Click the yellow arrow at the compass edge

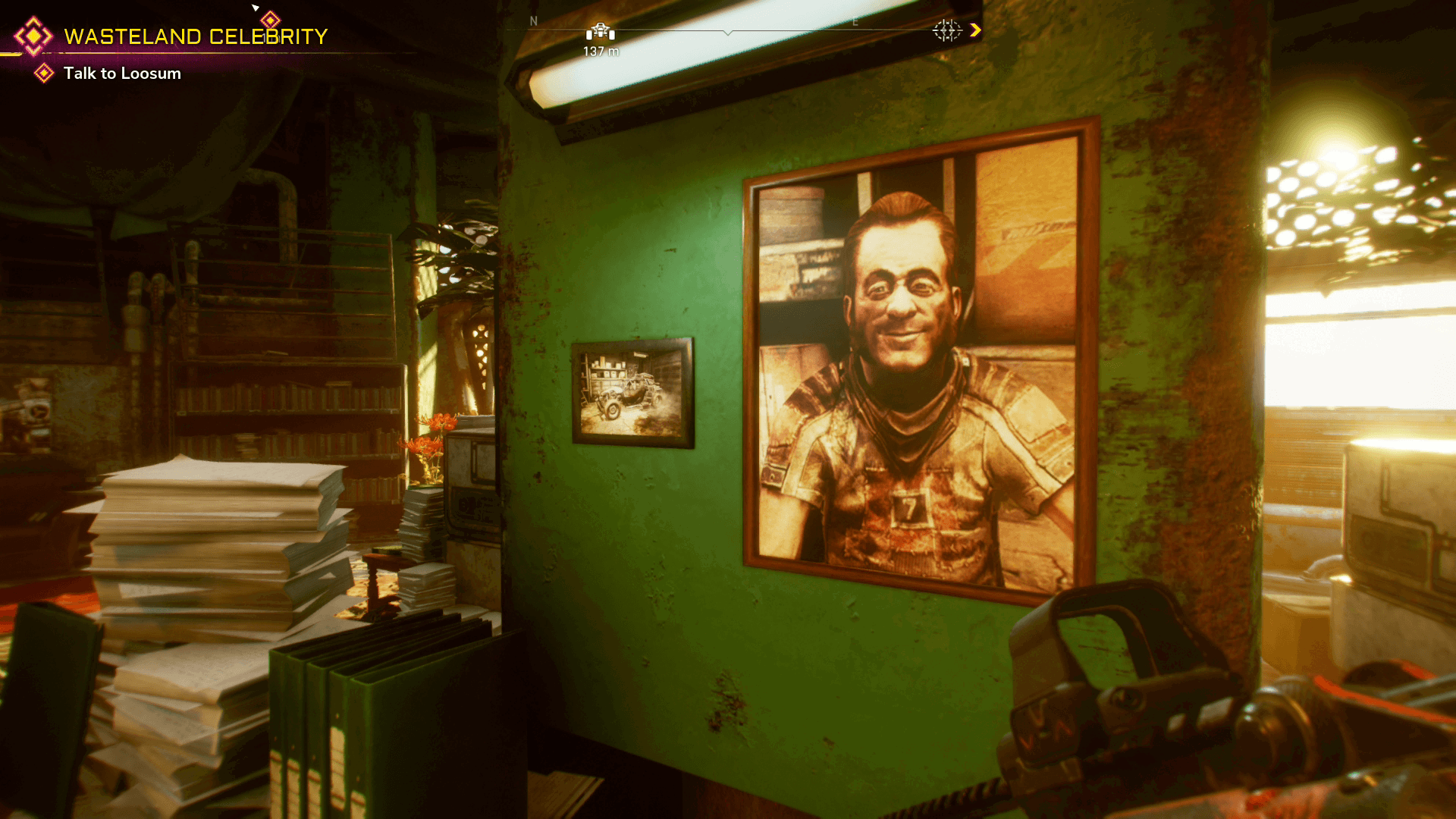[975, 30]
